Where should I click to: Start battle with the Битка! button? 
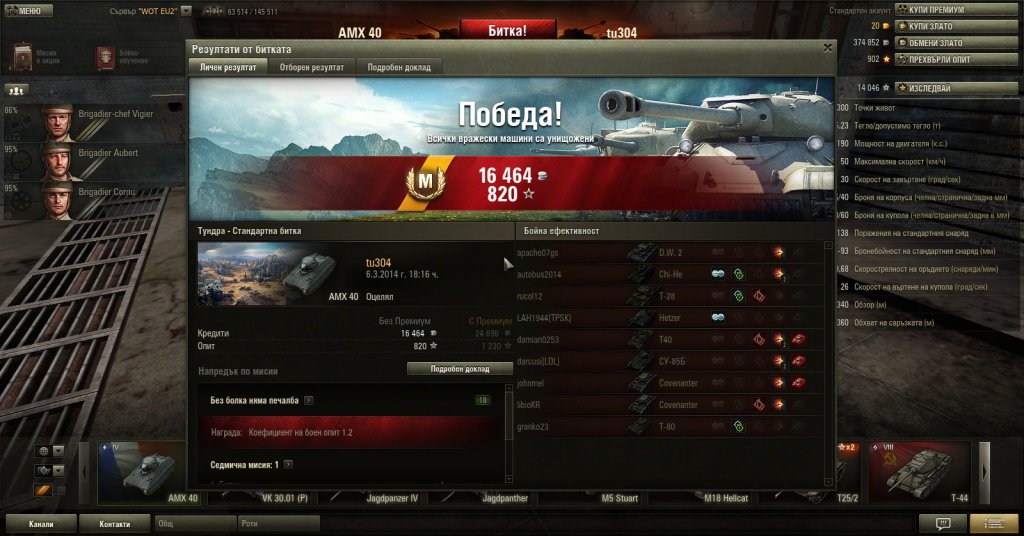507,30
